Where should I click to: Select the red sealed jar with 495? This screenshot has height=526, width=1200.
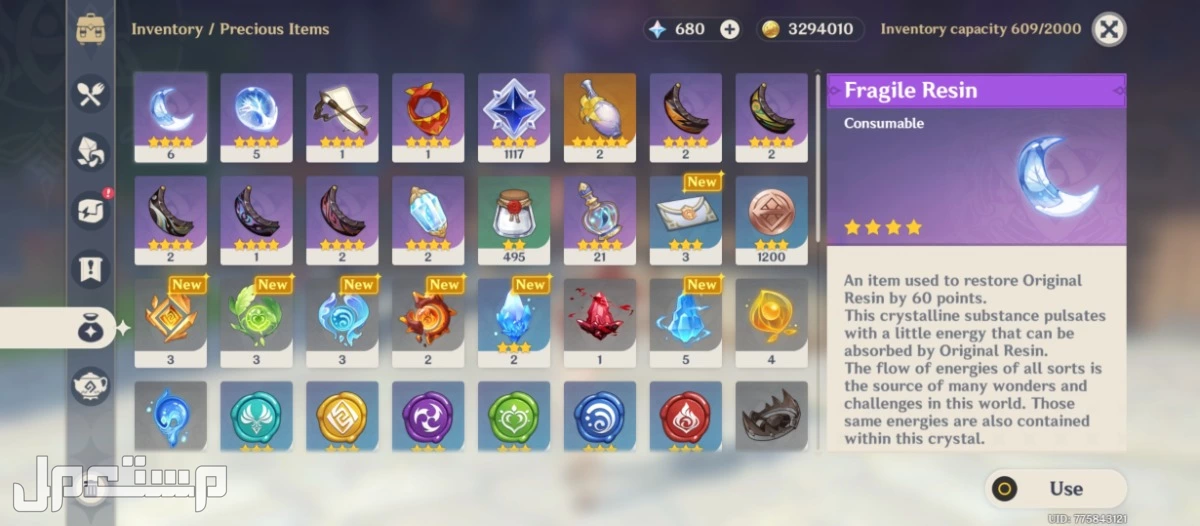click(514, 219)
